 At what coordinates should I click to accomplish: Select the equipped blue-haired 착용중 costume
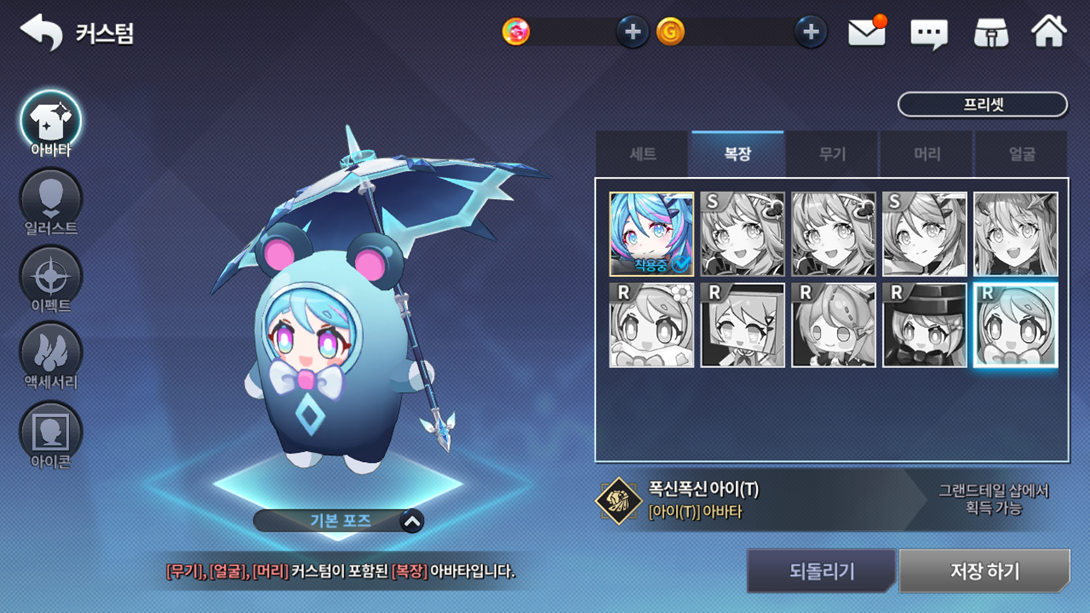pyautogui.click(x=651, y=234)
